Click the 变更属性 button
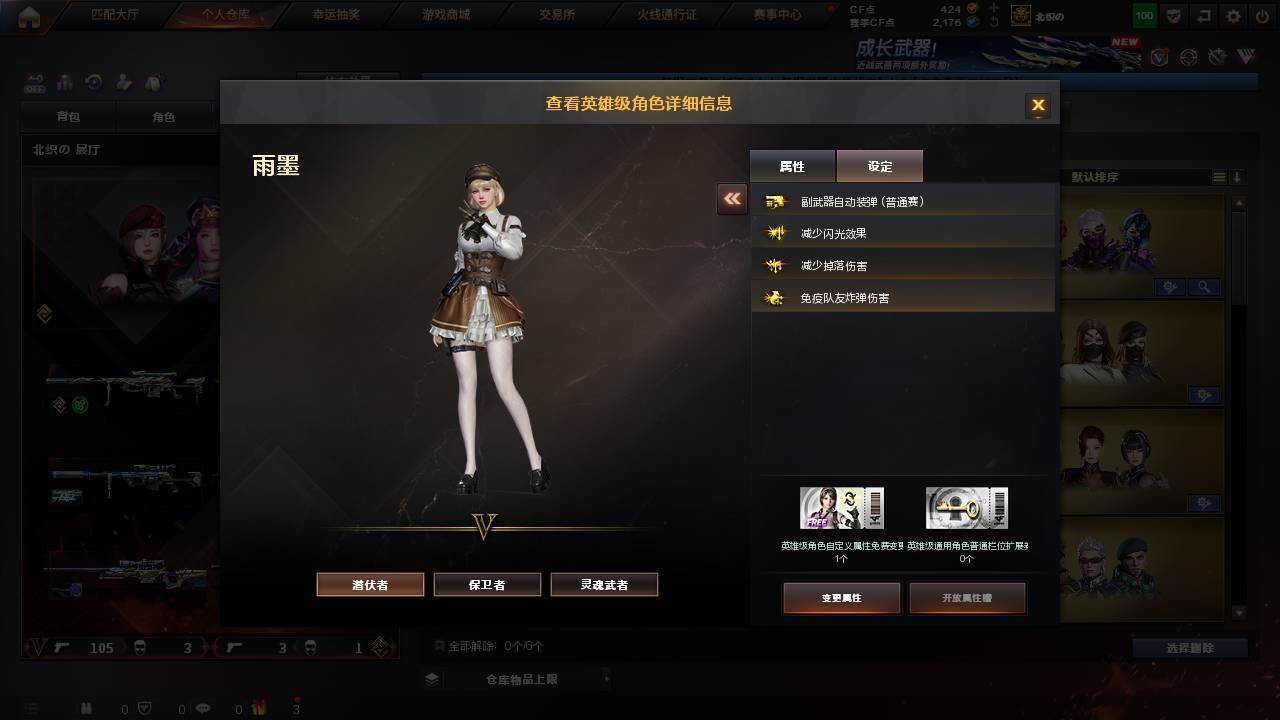This screenshot has height=720, width=1280. click(x=841, y=598)
